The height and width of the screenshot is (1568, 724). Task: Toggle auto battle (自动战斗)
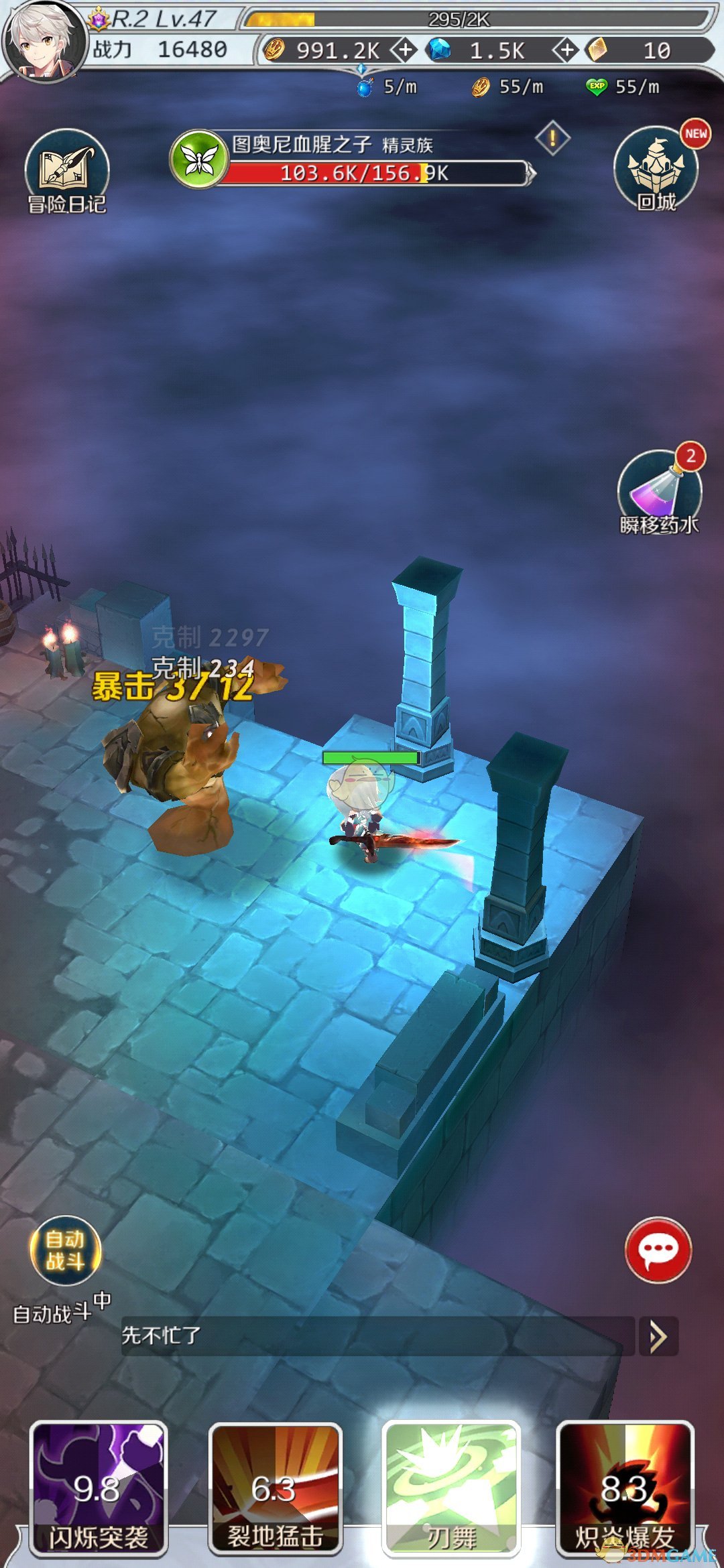[65, 1250]
